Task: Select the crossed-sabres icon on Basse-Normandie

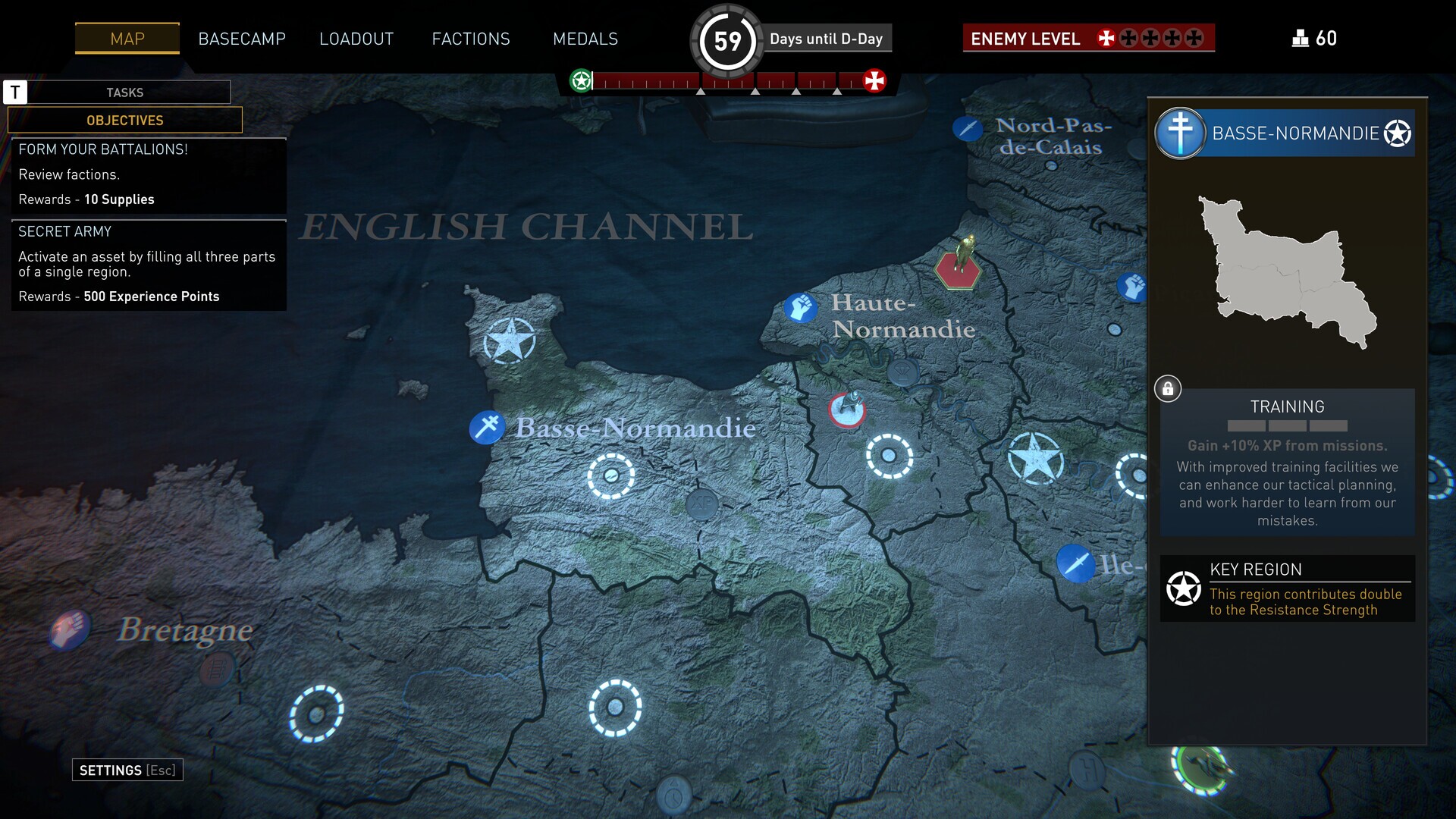Action: (x=488, y=427)
